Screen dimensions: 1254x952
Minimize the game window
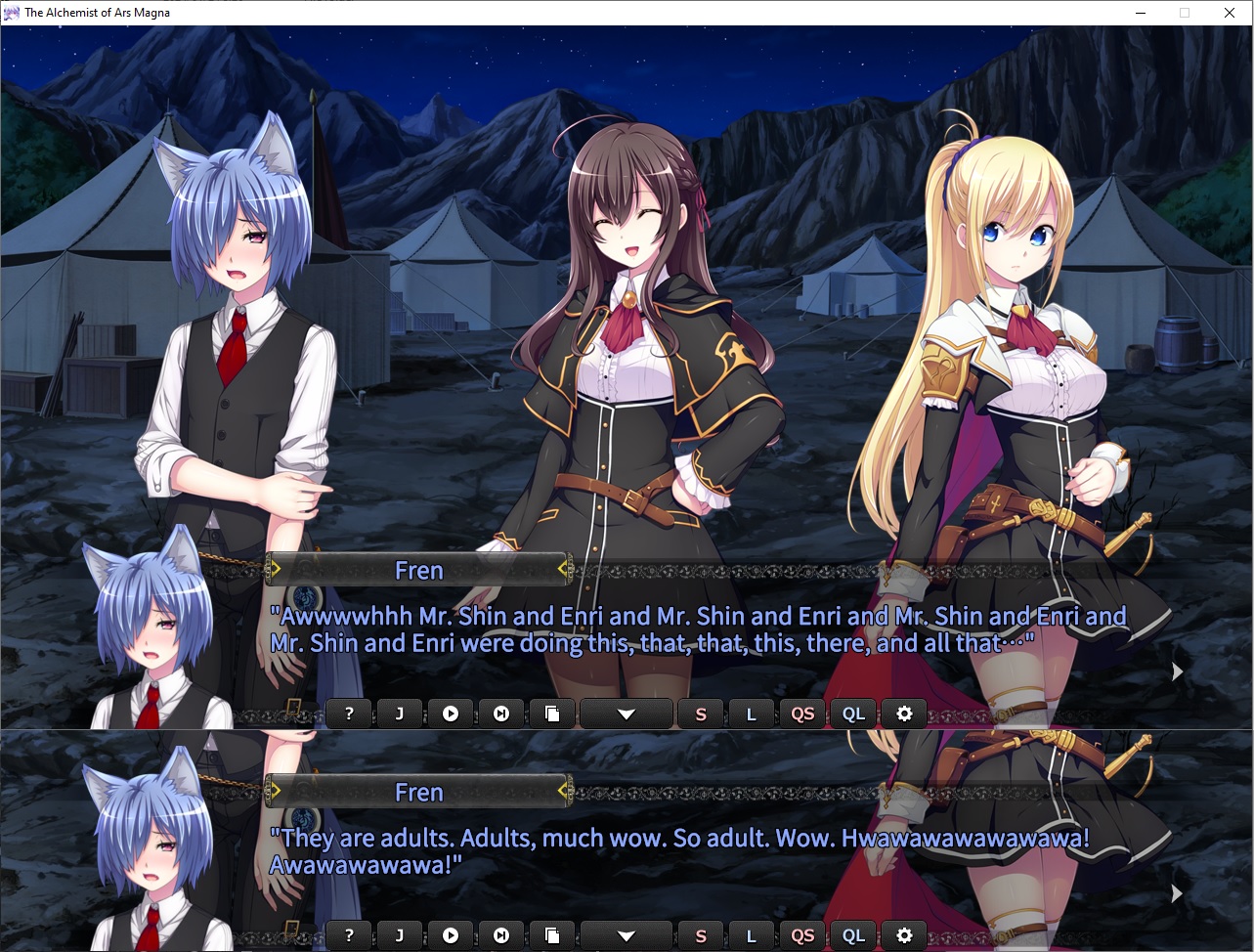click(1140, 13)
